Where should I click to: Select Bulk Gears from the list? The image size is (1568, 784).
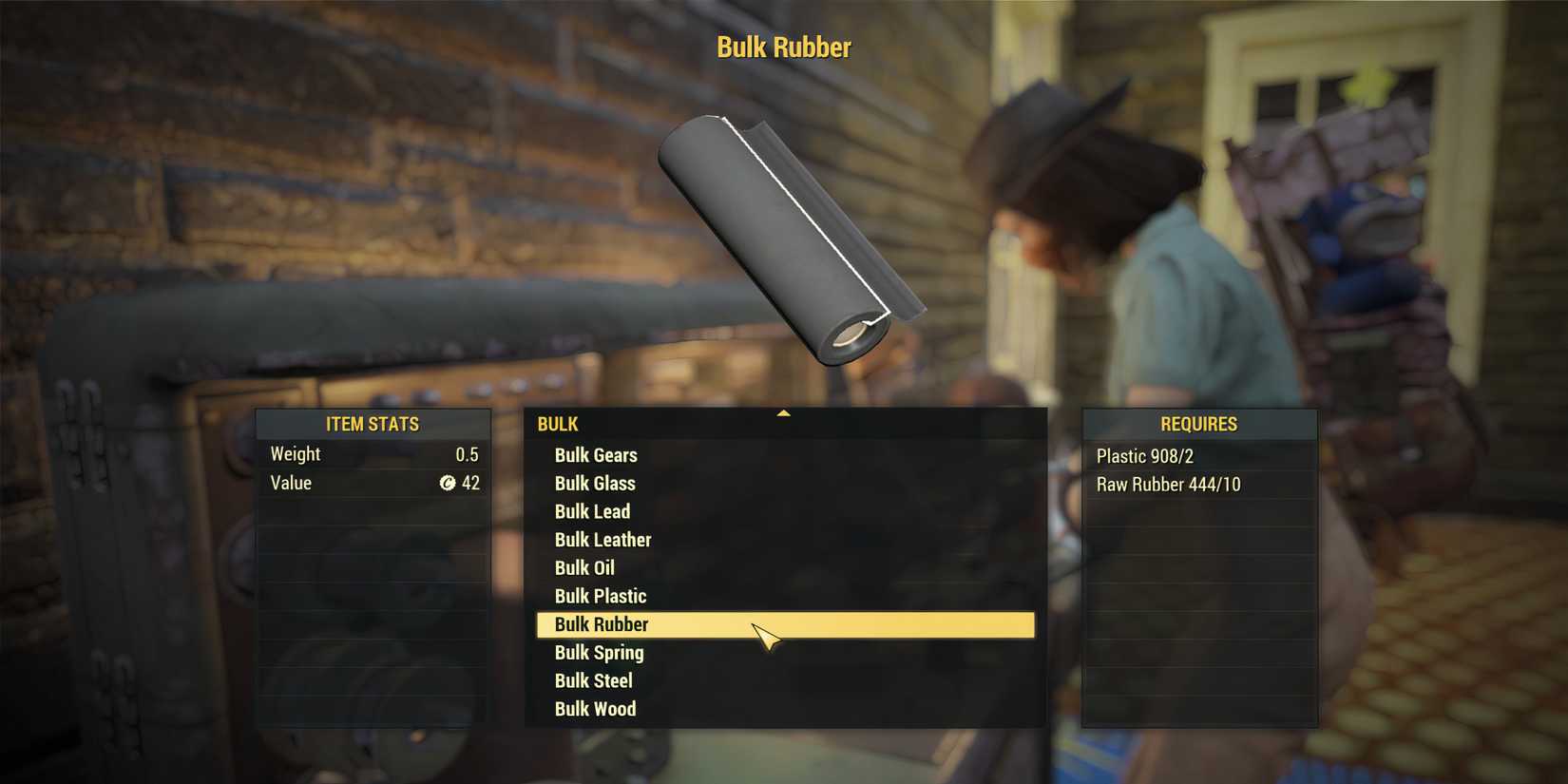(x=597, y=455)
